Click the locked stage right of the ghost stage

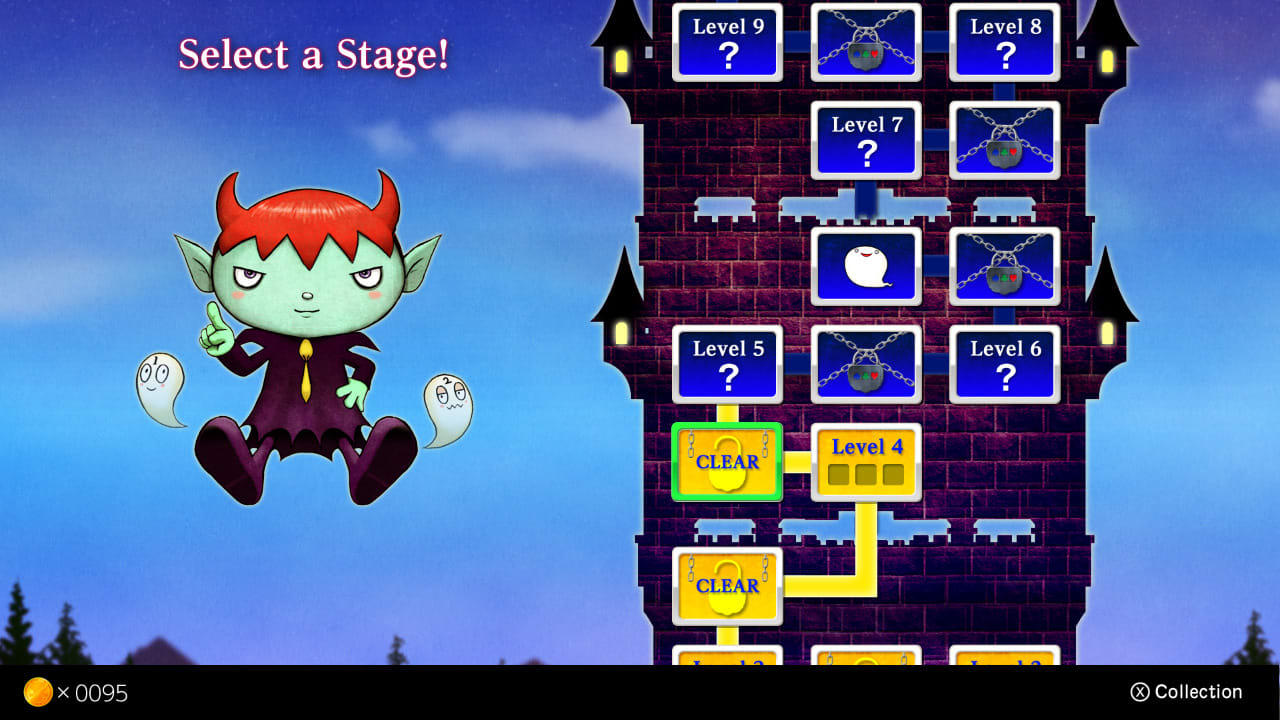pyautogui.click(x=1004, y=264)
